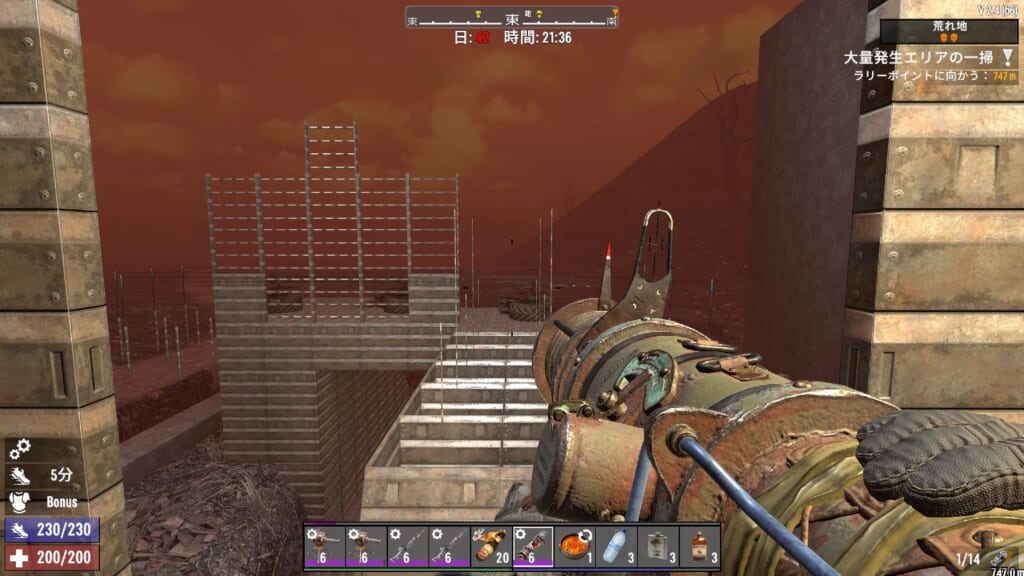Select the water bottle hotbar slot
This screenshot has width=1024, height=576.
pyautogui.click(x=616, y=547)
